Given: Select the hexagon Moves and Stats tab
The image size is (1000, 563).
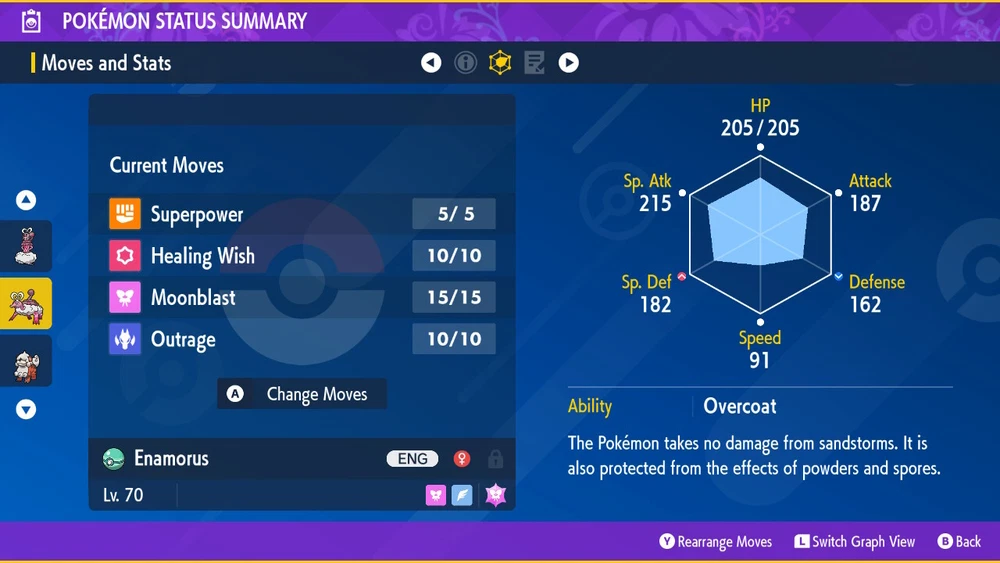Looking at the screenshot, I should [x=499, y=63].
